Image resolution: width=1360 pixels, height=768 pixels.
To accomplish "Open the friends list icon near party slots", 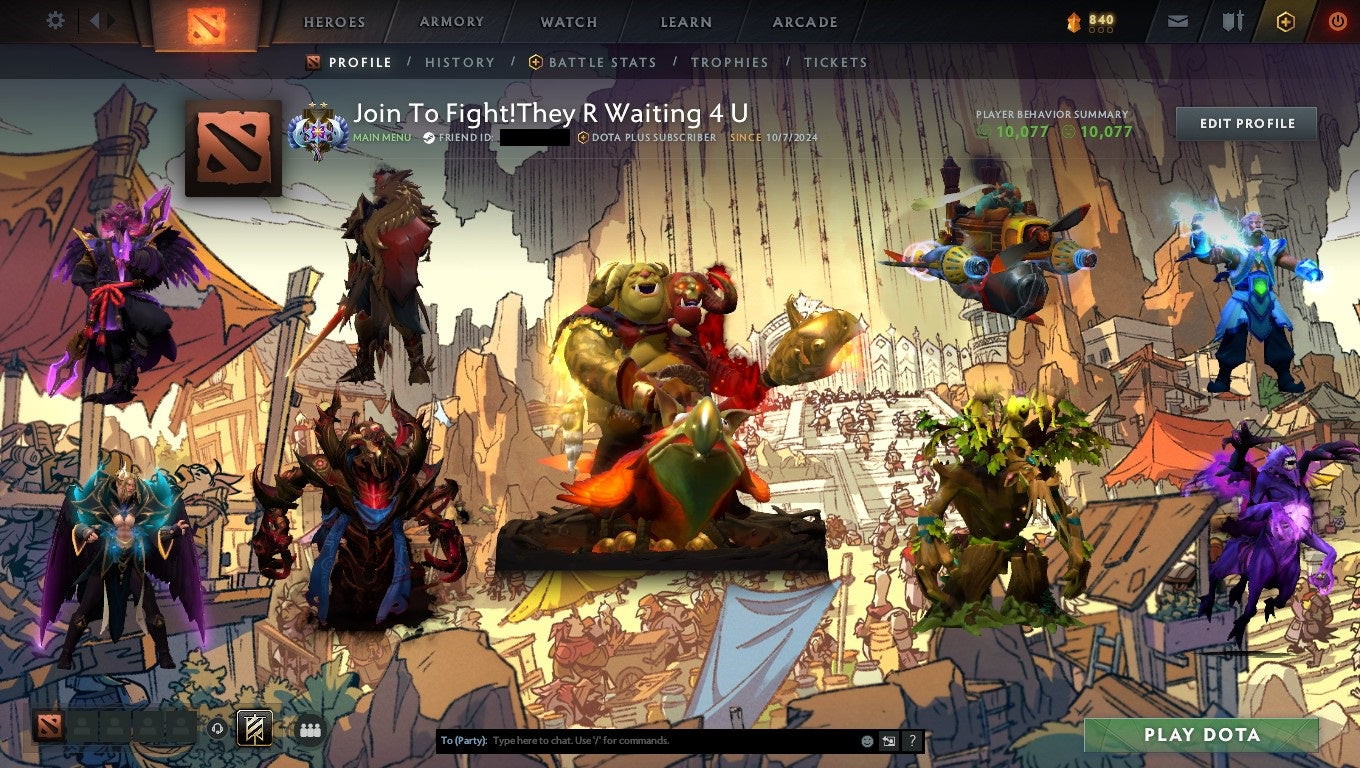I will [310, 730].
